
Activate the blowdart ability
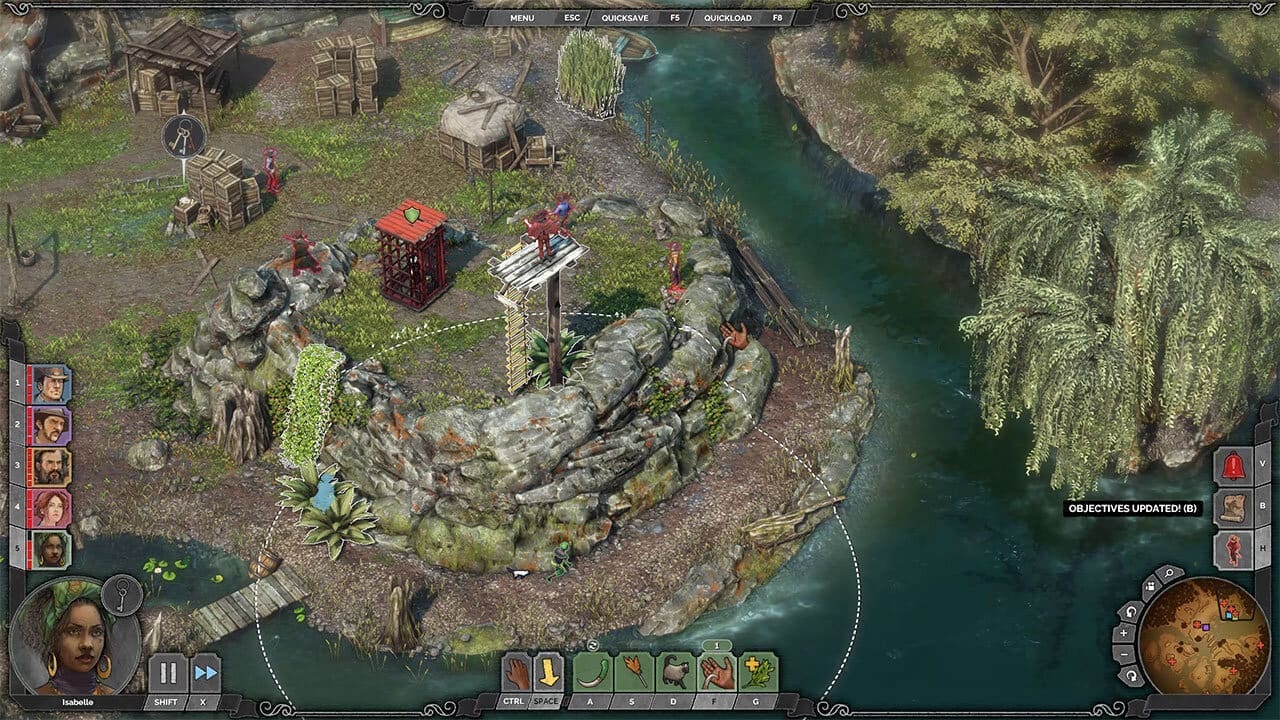coord(634,672)
